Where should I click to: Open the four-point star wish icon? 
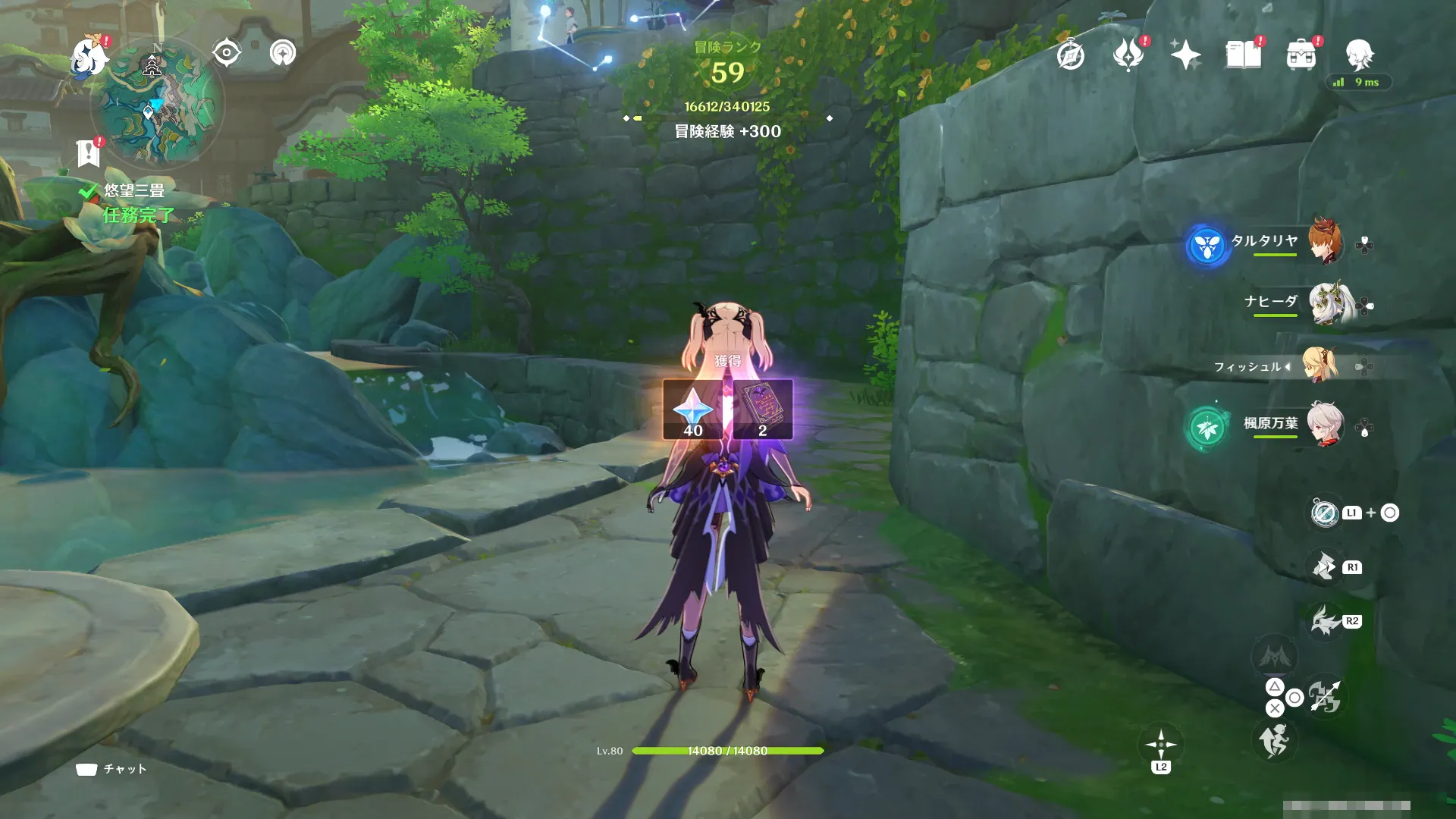point(1185,55)
